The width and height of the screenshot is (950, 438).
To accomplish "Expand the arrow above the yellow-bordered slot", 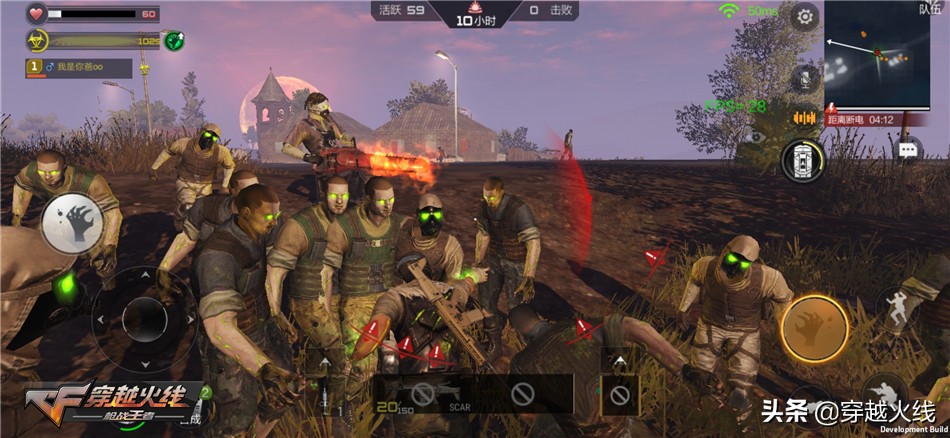I will pos(619,360).
